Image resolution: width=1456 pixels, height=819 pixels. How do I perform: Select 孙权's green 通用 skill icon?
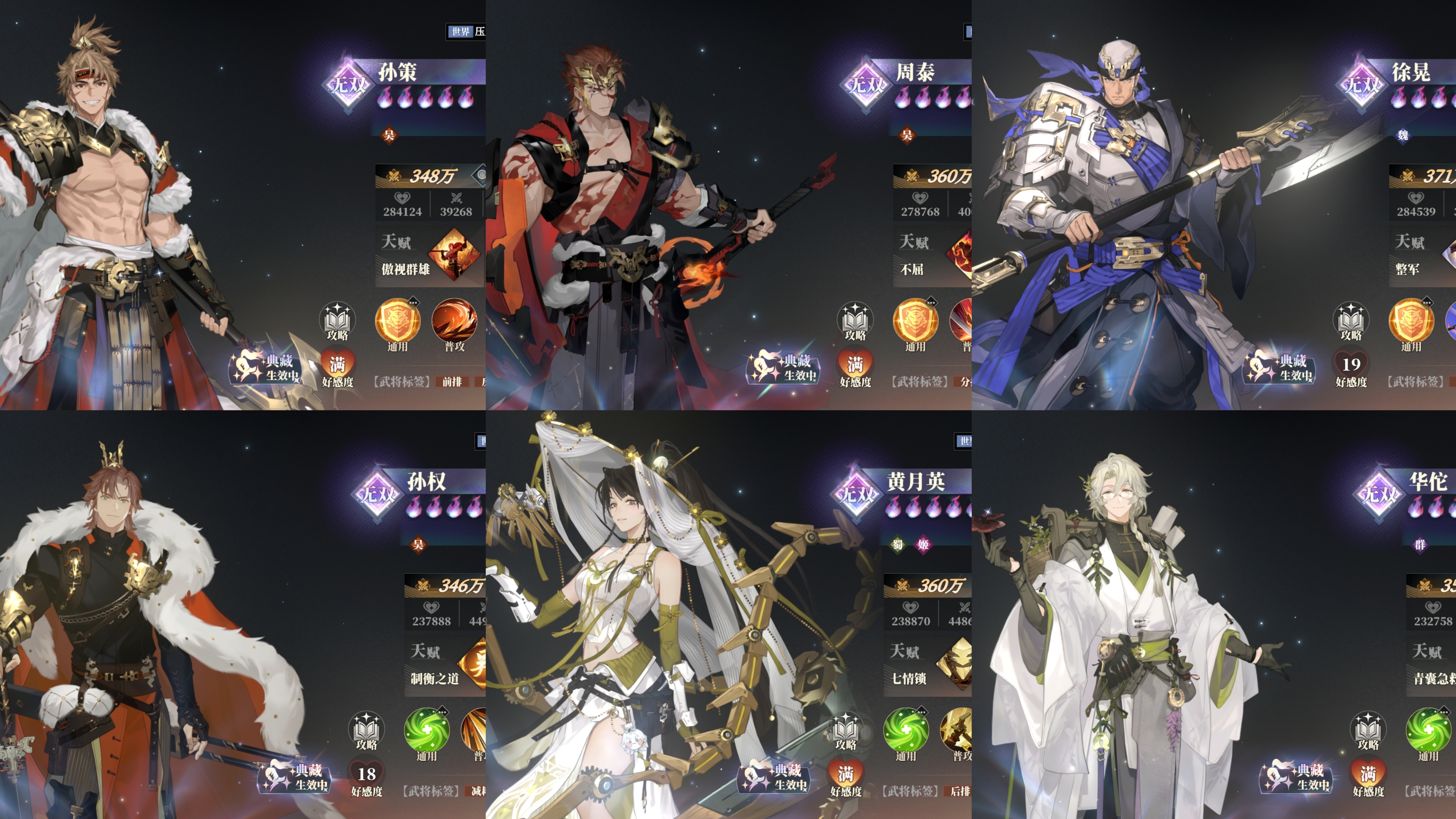point(427,730)
